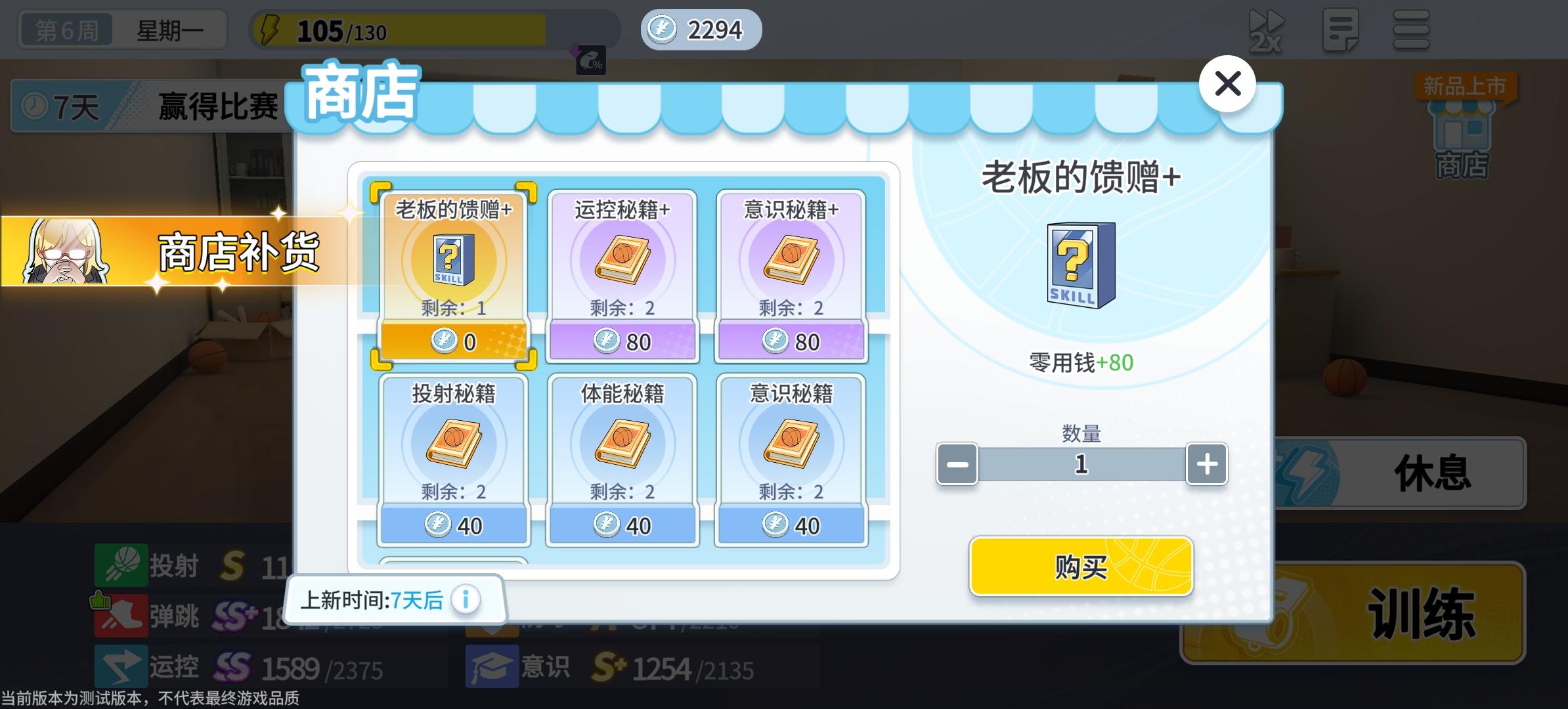Viewport: 1568px width, 709px height.
Task: Click the coin icon showing 2294 currency
Action: pos(663,29)
